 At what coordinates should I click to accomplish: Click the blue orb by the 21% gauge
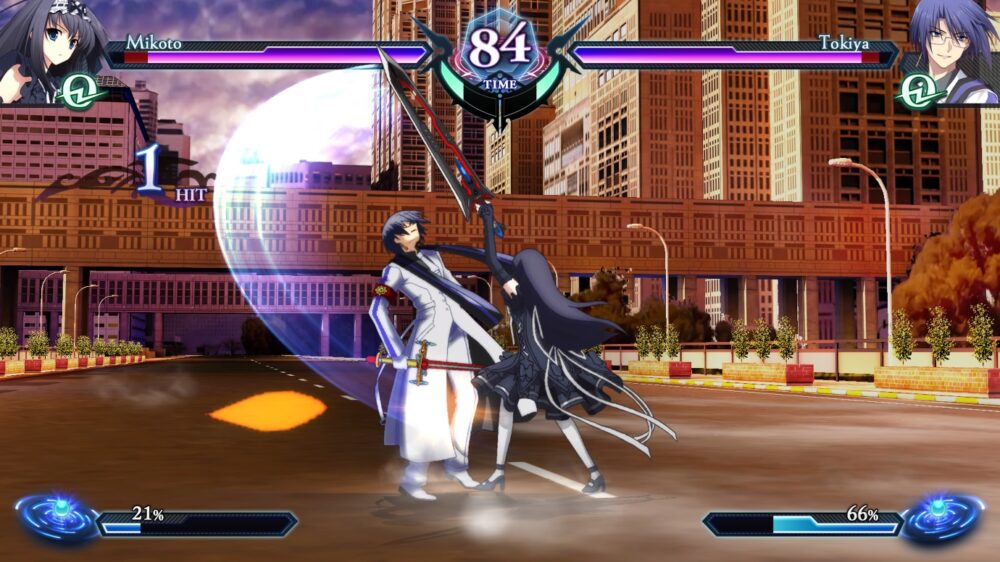(58, 515)
